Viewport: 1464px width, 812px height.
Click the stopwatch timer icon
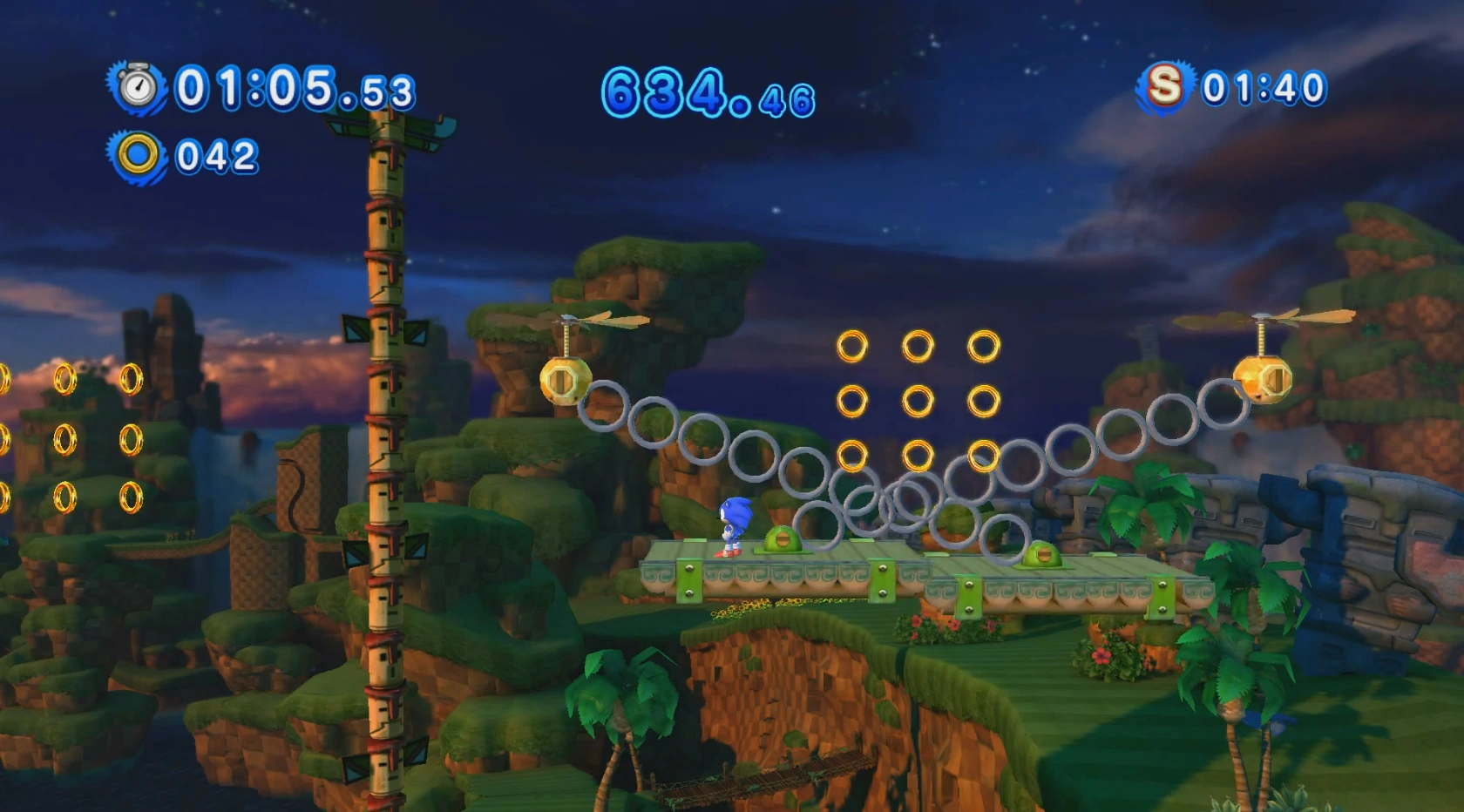tap(137, 87)
